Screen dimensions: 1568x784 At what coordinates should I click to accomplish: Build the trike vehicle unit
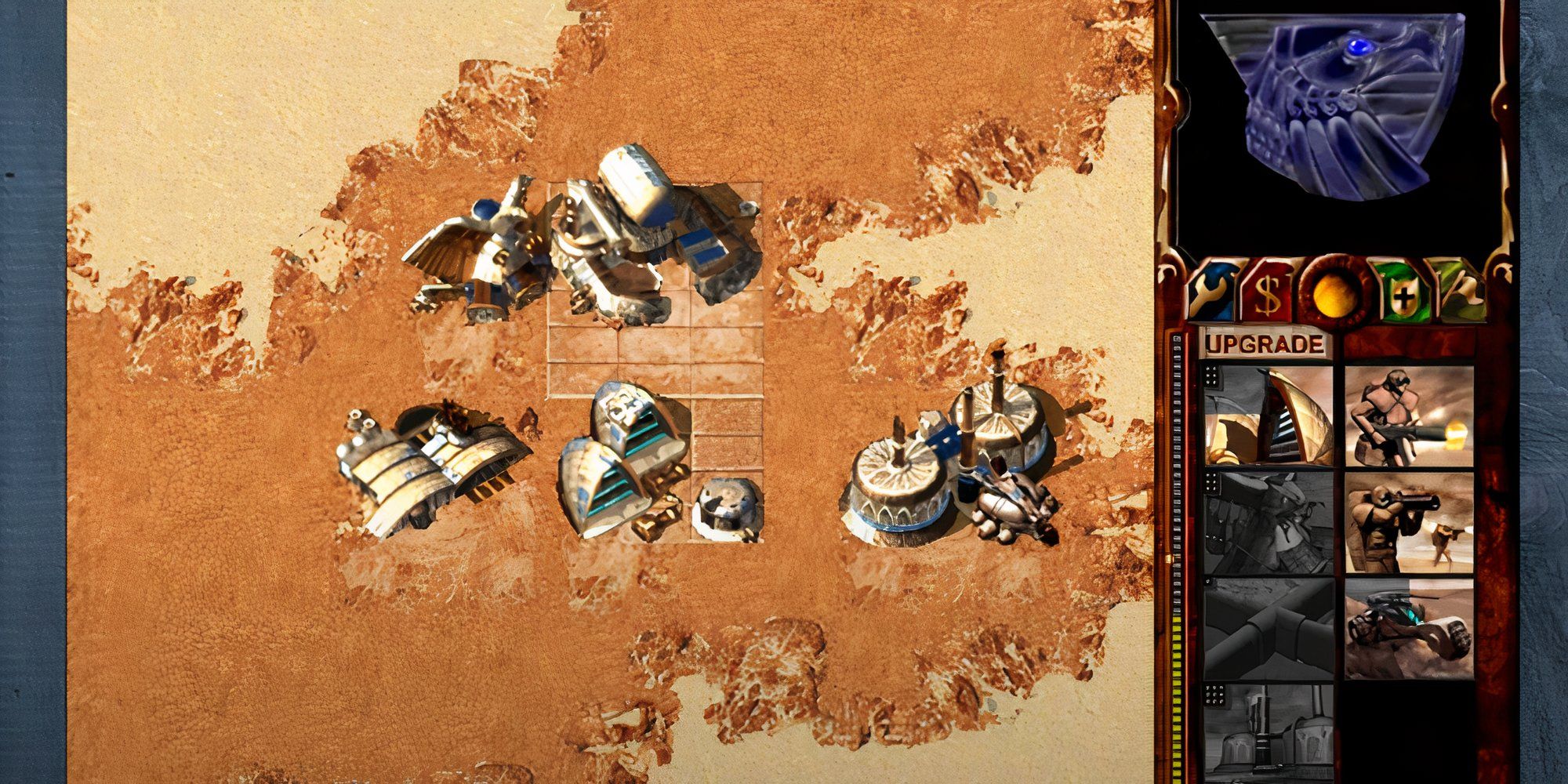tap(1409, 628)
